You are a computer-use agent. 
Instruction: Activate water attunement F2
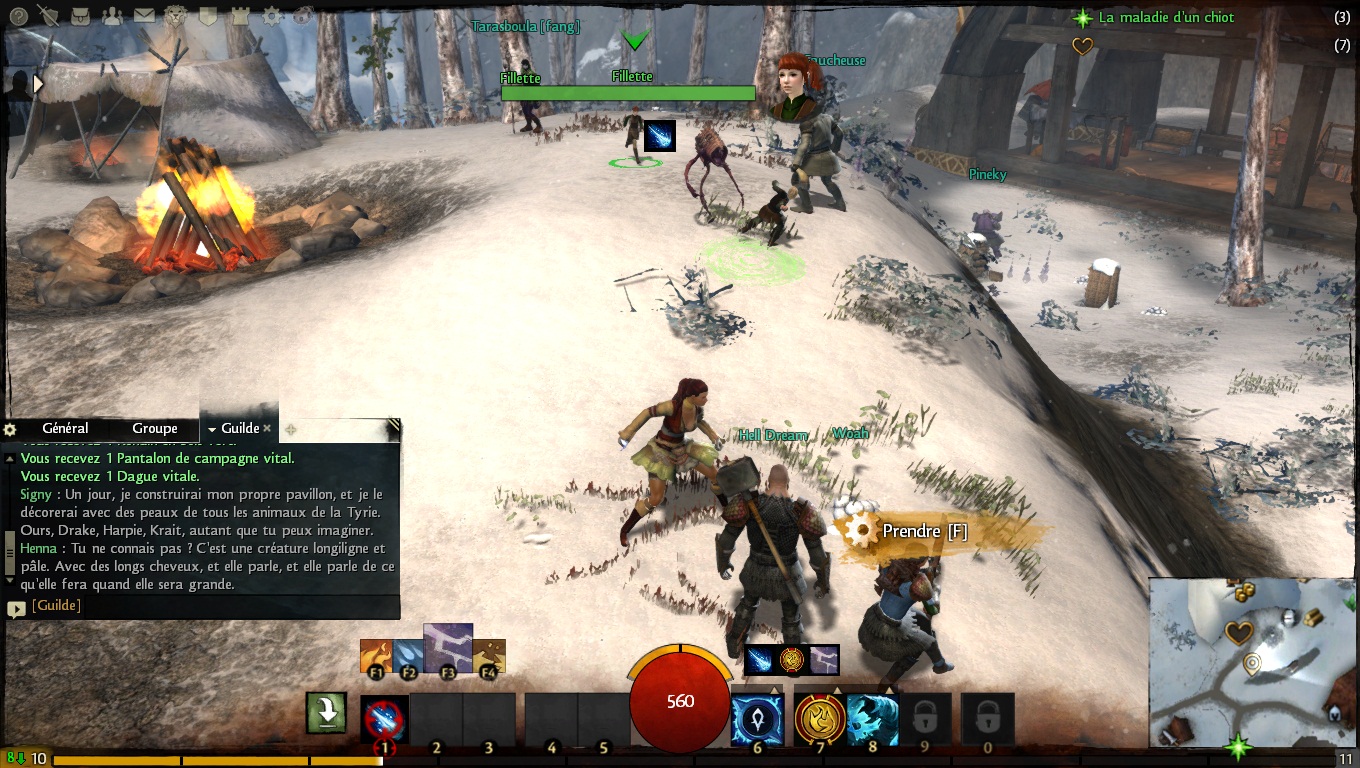click(x=408, y=657)
